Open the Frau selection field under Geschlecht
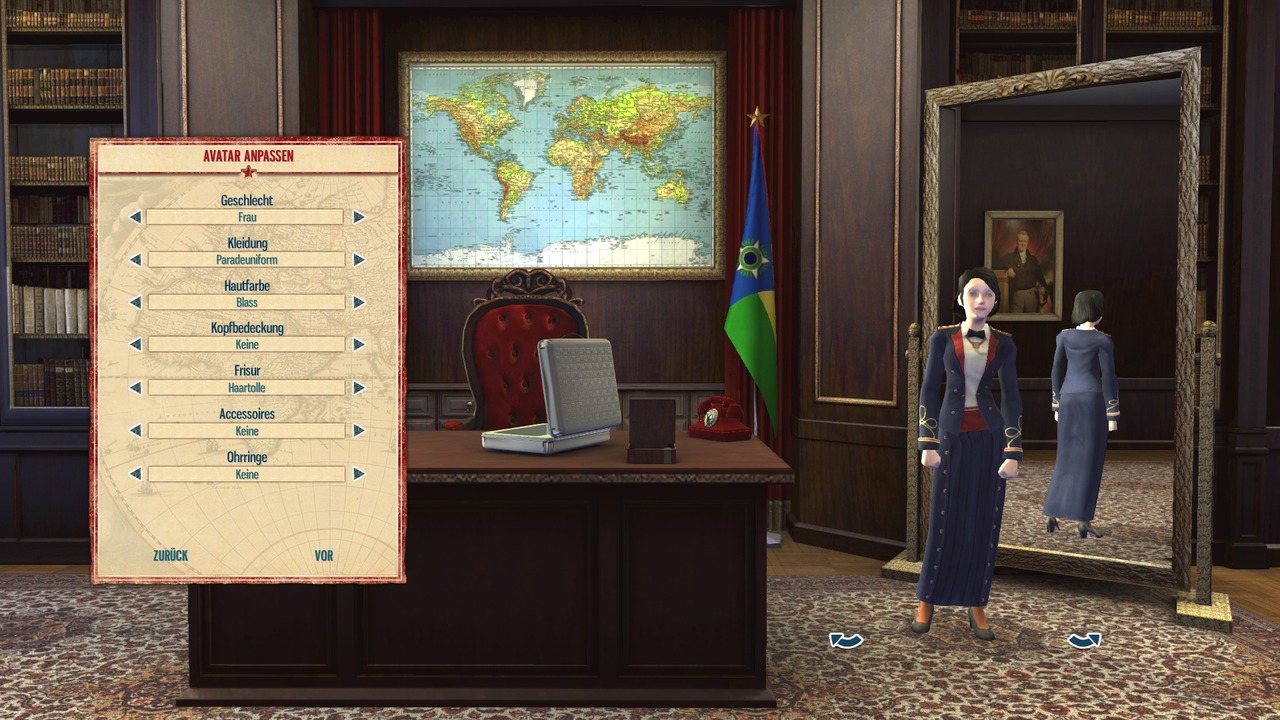The width and height of the screenshot is (1280, 720). pos(246,217)
